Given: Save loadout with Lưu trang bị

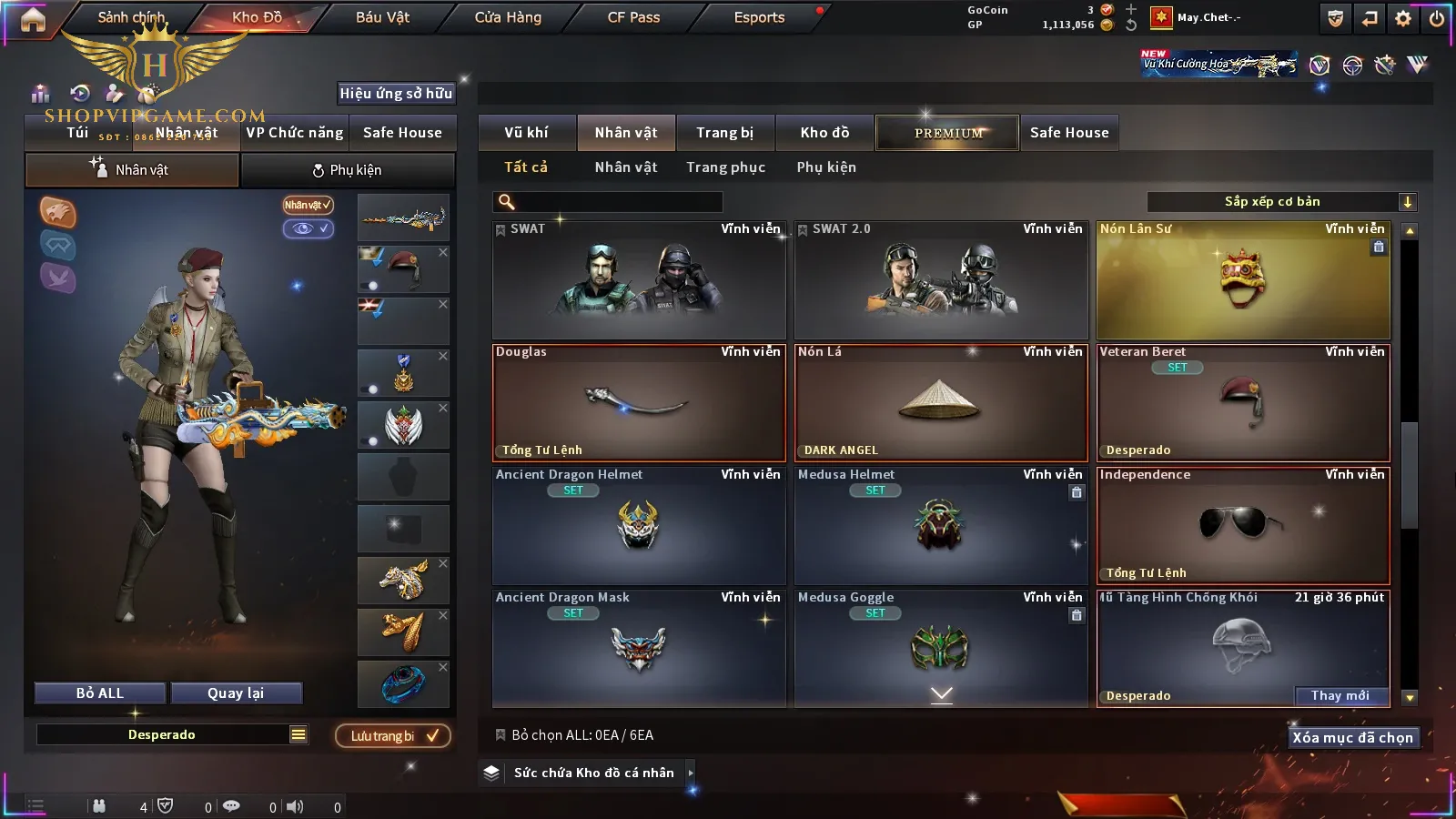Looking at the screenshot, I should pos(393,736).
